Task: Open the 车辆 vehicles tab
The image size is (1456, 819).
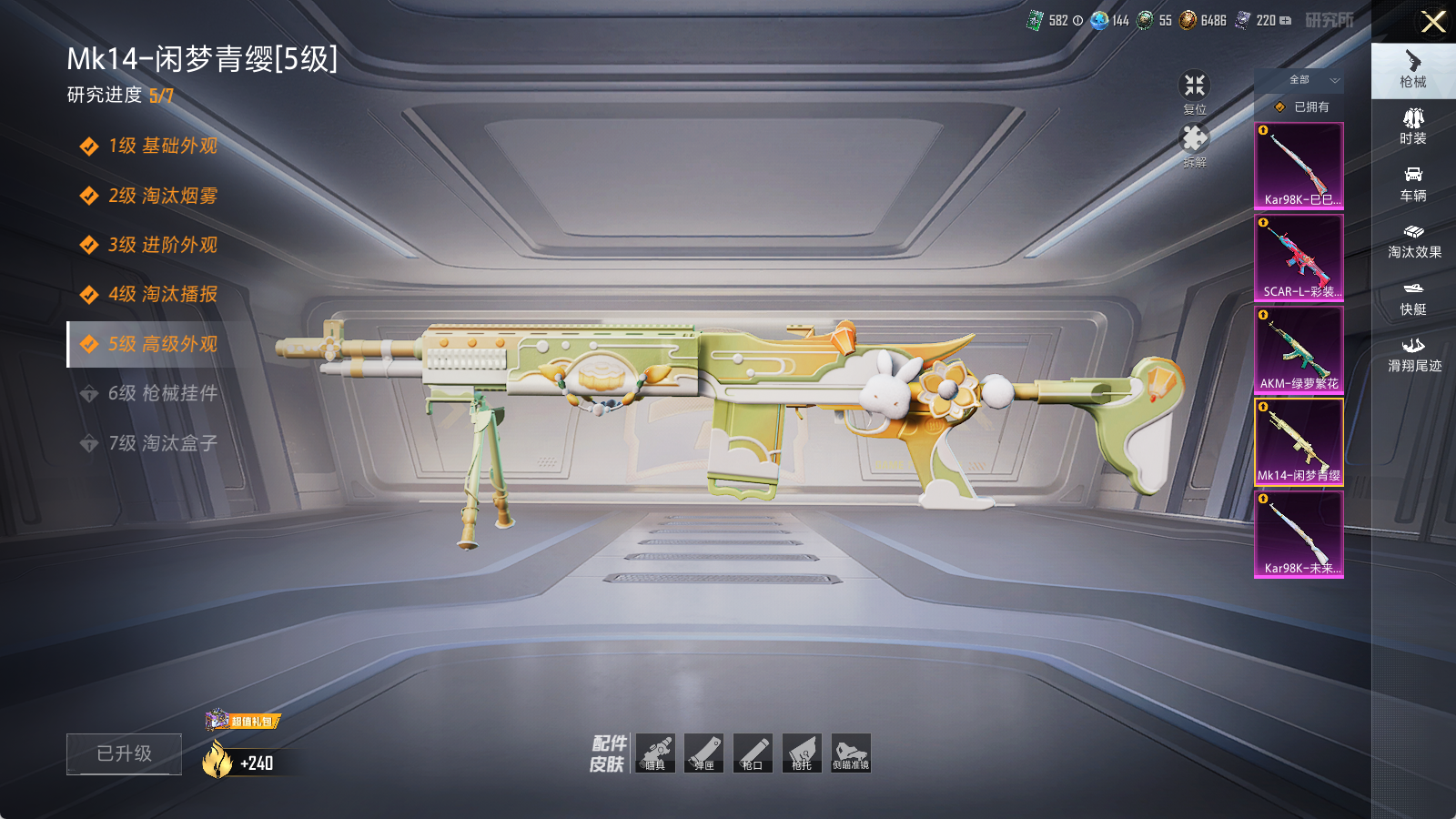Action: point(1413,184)
